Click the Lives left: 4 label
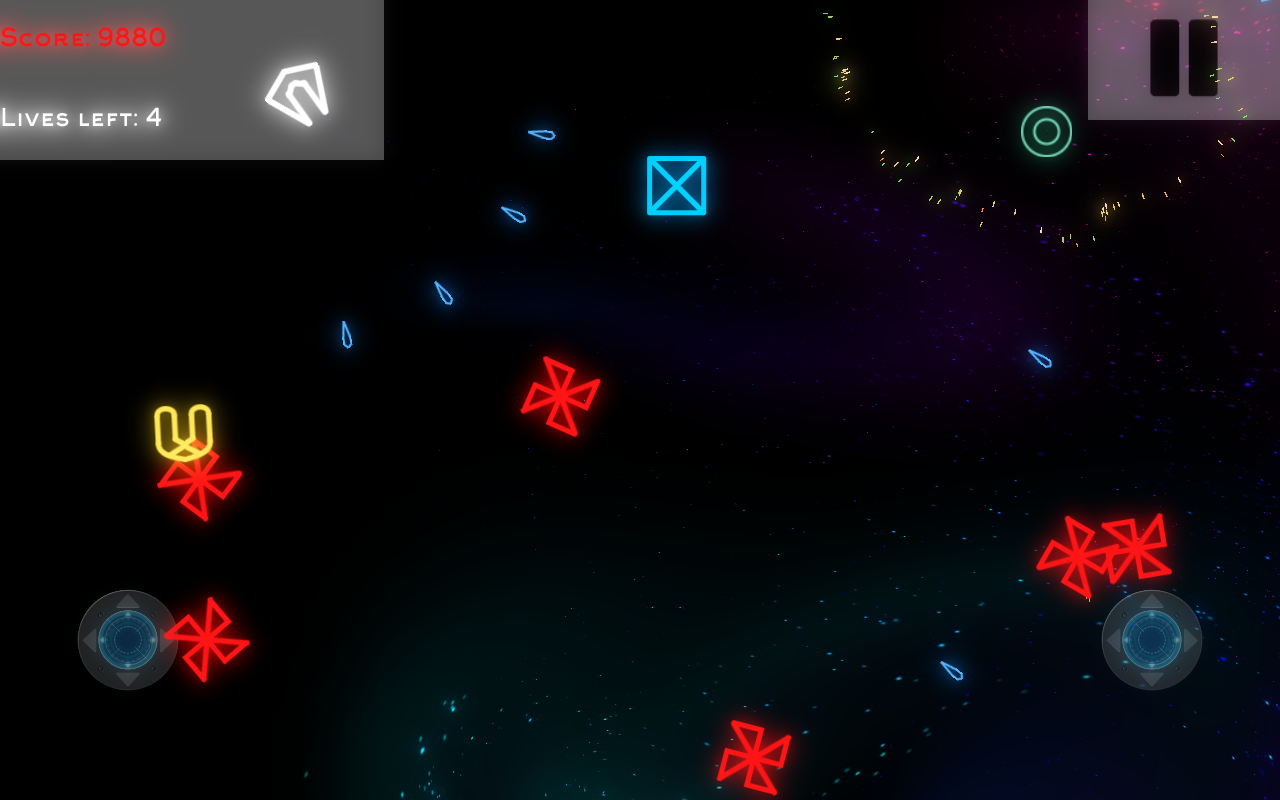 pyautogui.click(x=83, y=117)
